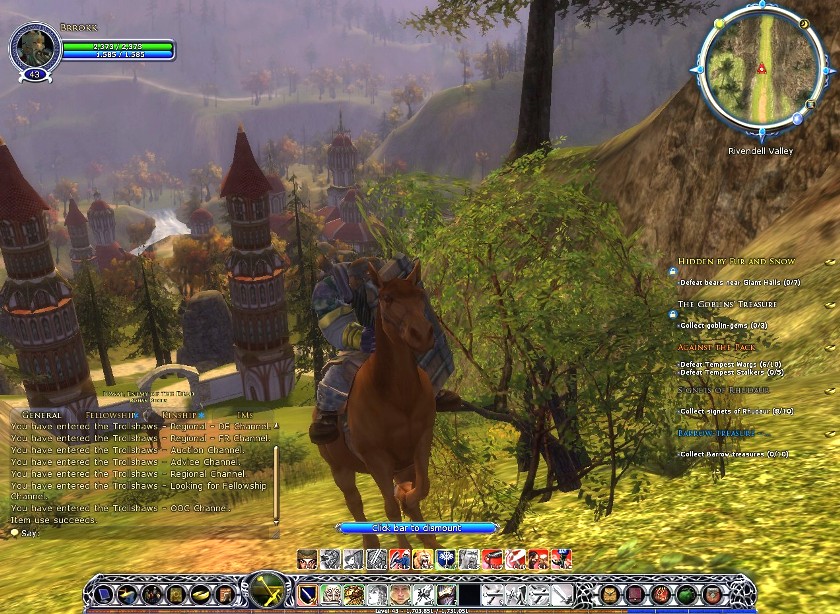
Task: Click the chat log scrollbar
Action: (x=276, y=473)
